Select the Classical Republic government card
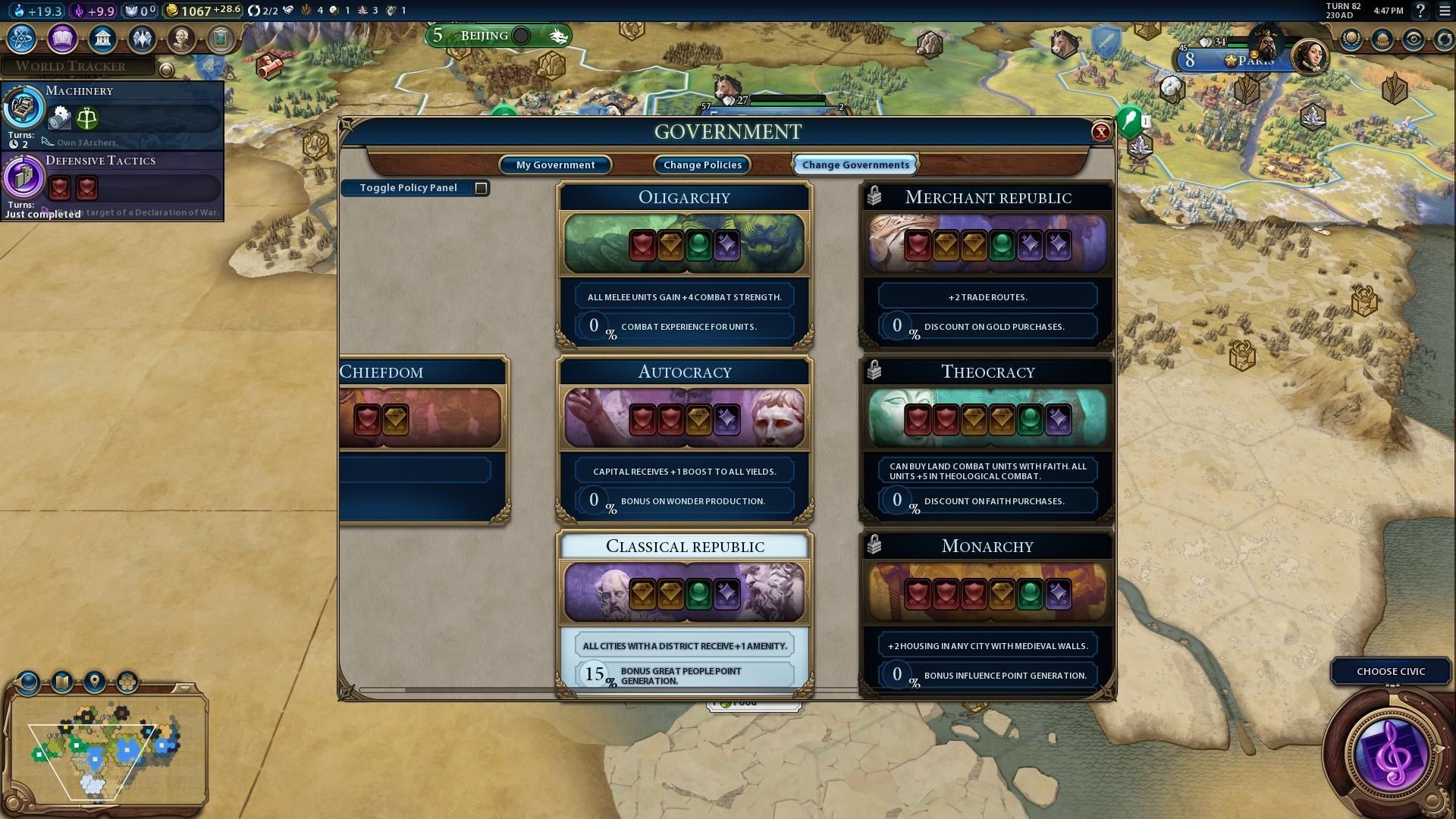This screenshot has height=819, width=1456. click(684, 593)
